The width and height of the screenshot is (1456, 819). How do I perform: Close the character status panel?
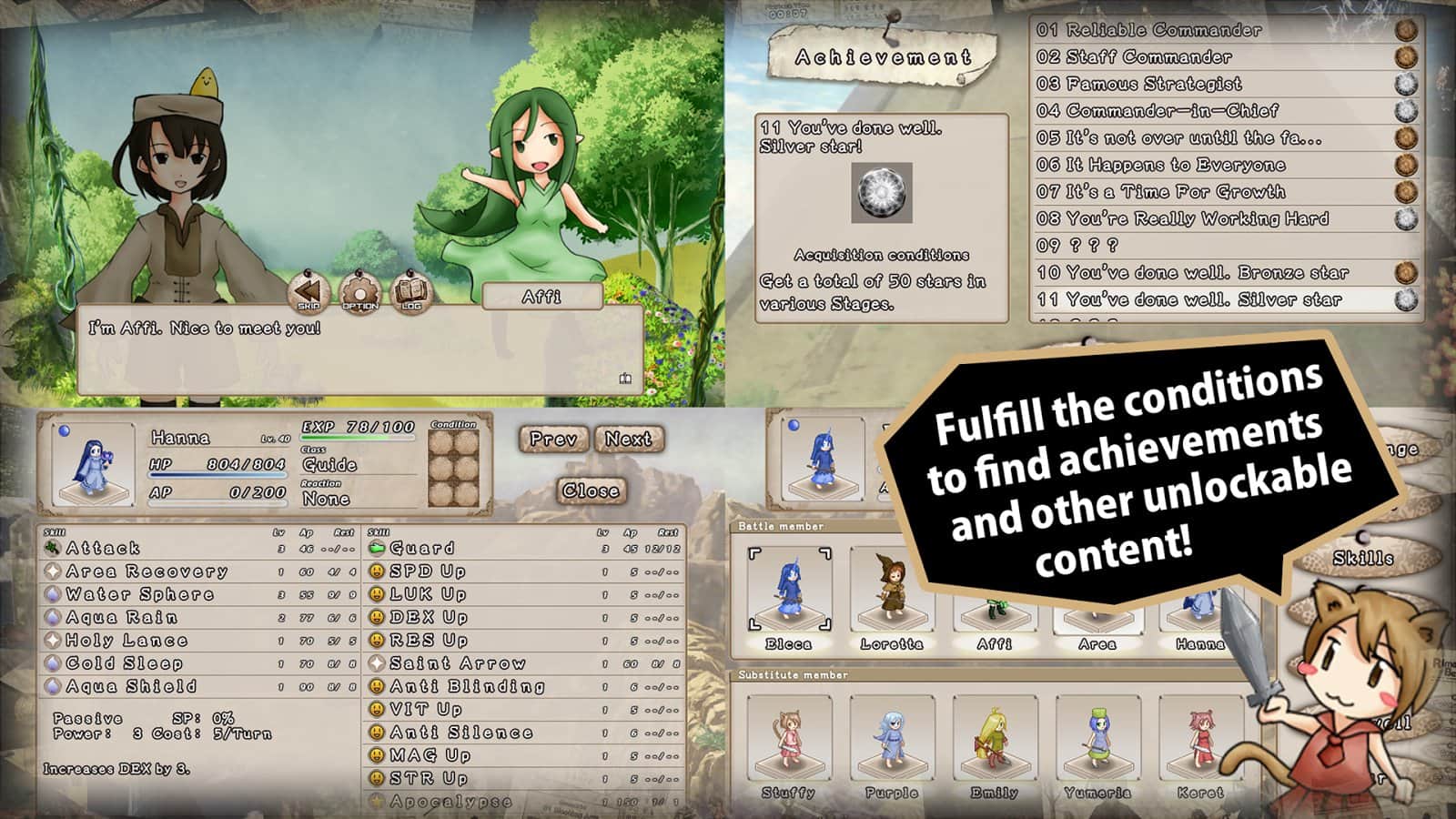click(x=591, y=490)
